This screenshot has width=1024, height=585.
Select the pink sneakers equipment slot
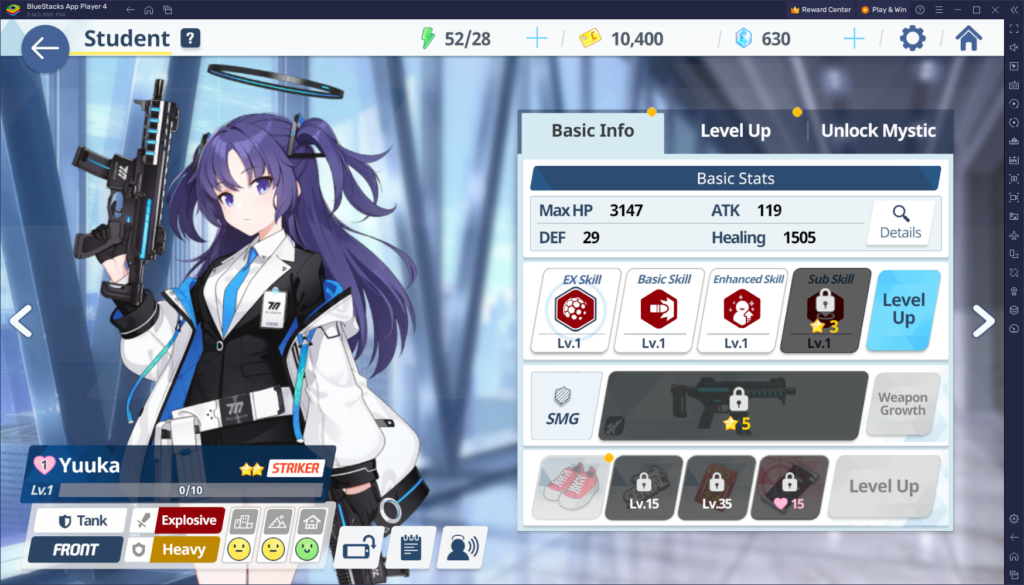[567, 487]
